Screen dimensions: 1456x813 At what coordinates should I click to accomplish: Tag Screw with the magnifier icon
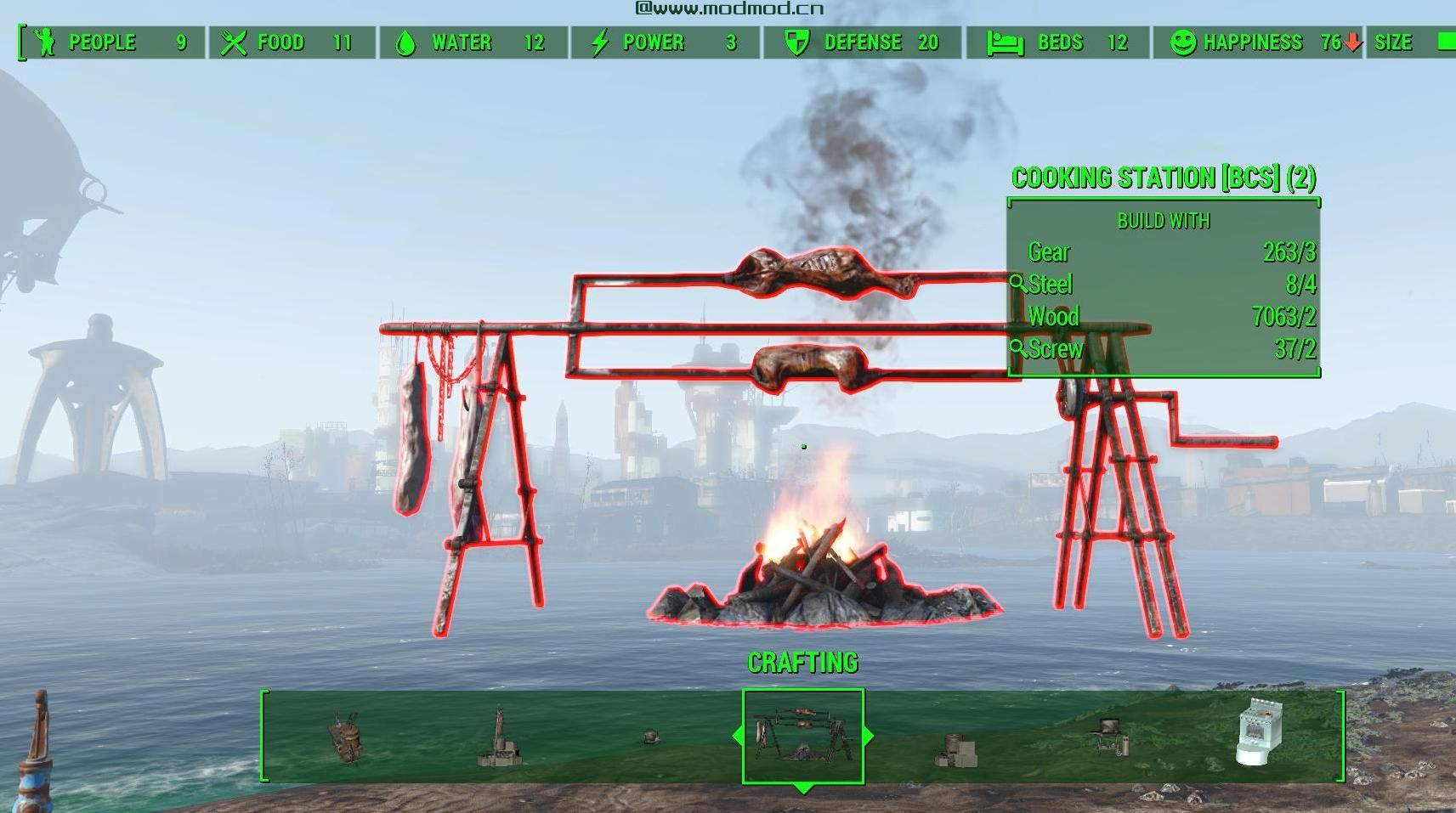pos(1017,348)
